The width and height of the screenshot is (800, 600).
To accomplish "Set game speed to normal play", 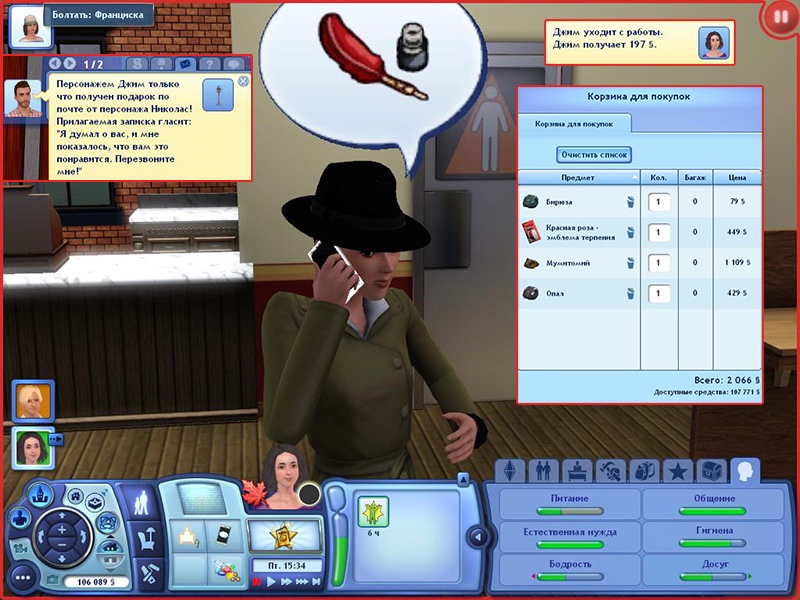I will pos(271,580).
